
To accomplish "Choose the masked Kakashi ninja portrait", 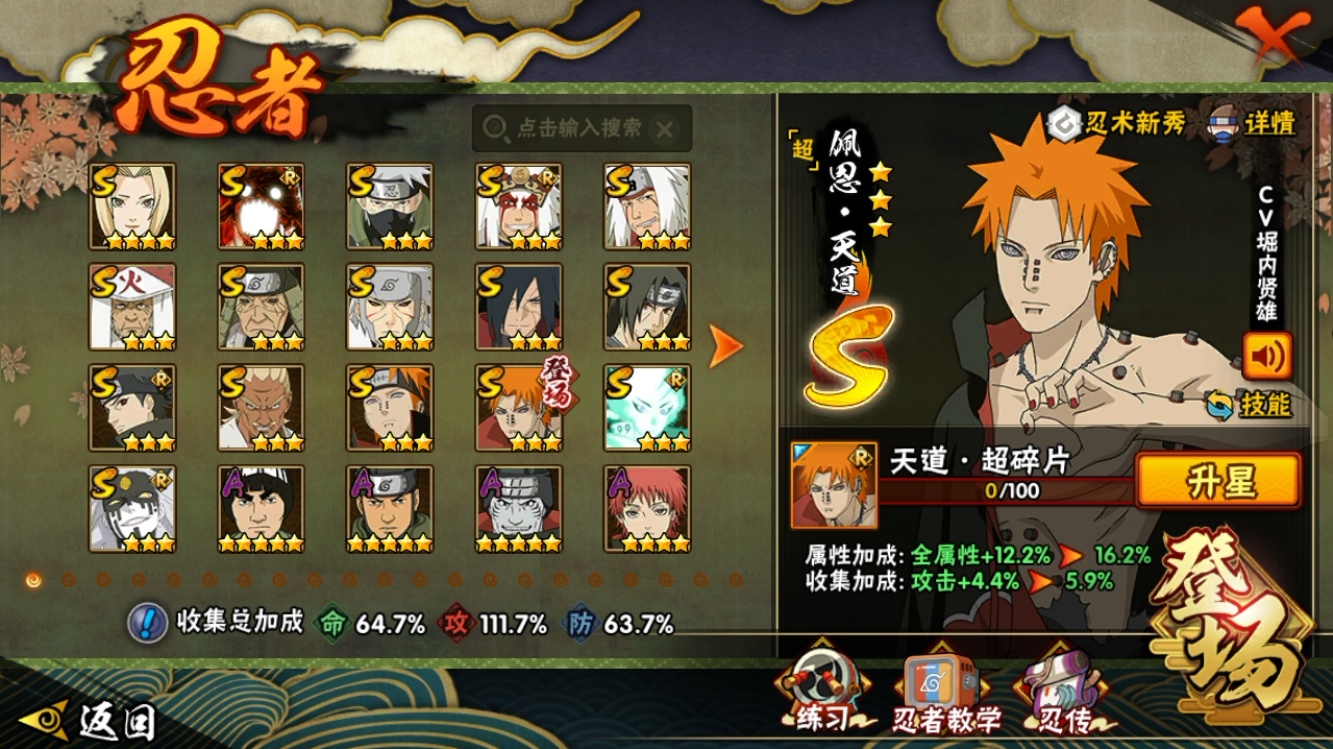I will point(390,206).
